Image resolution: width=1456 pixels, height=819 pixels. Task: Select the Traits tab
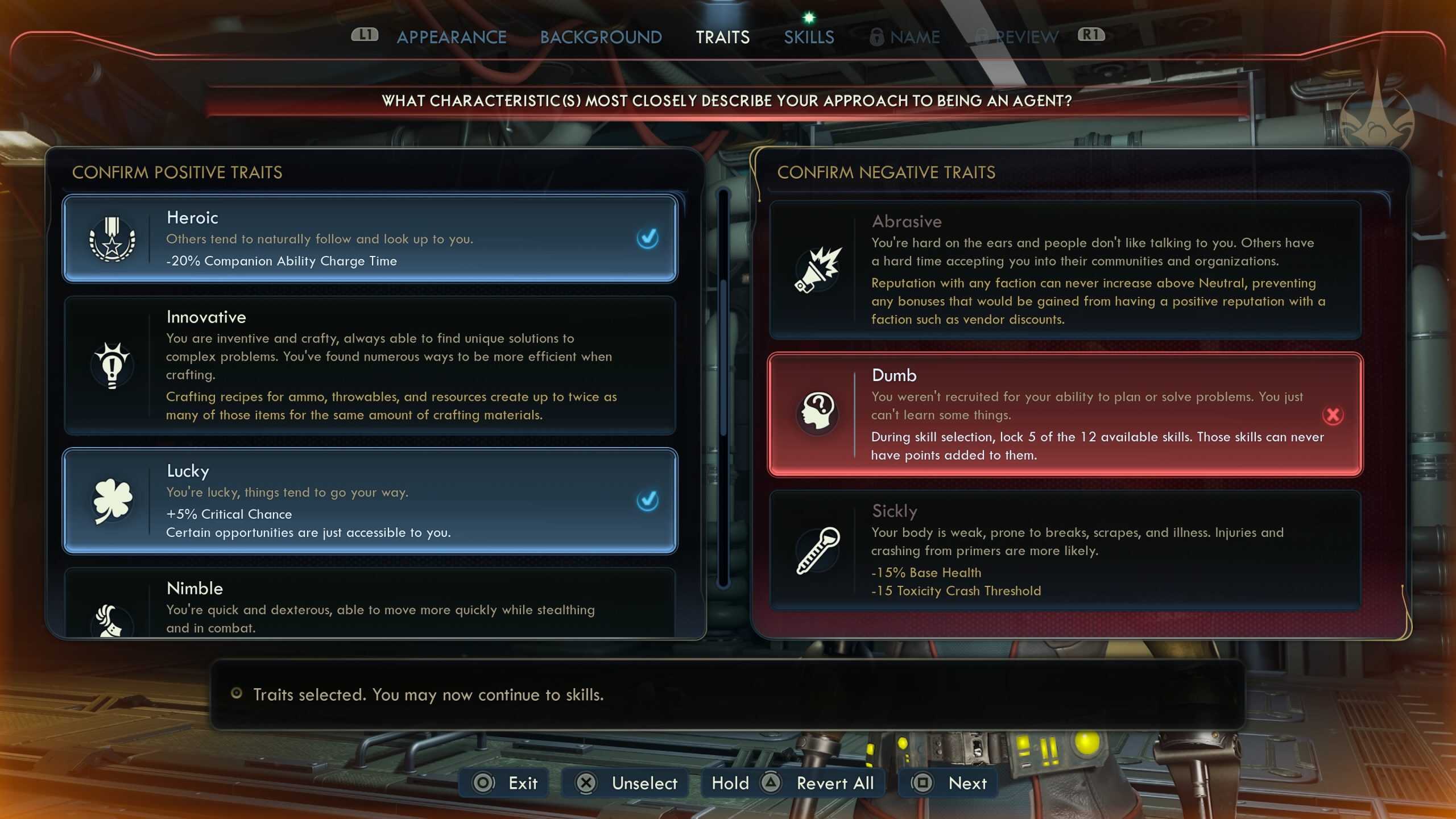pyautogui.click(x=722, y=38)
